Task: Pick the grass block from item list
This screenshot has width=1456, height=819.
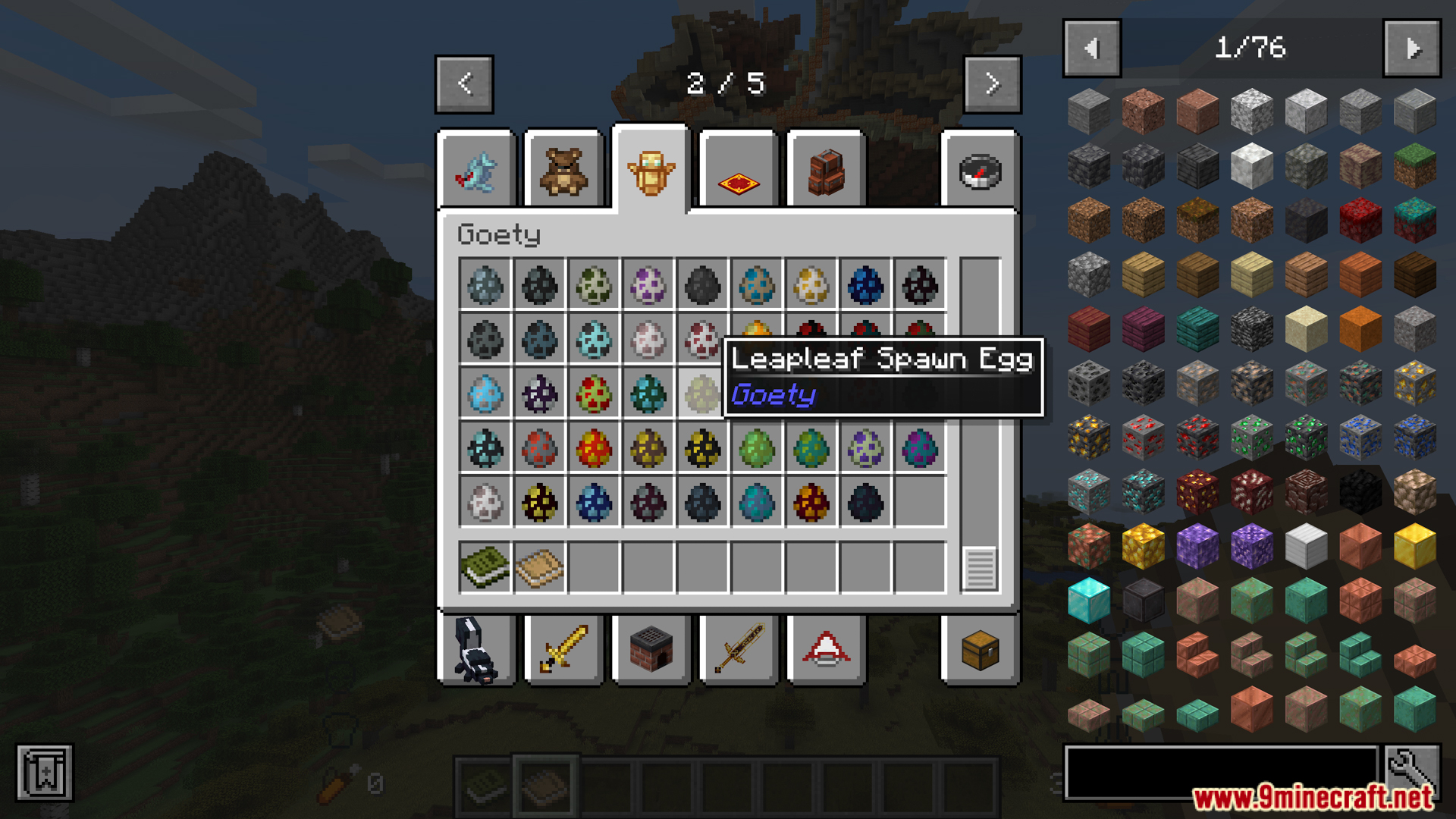Action: (1414, 166)
